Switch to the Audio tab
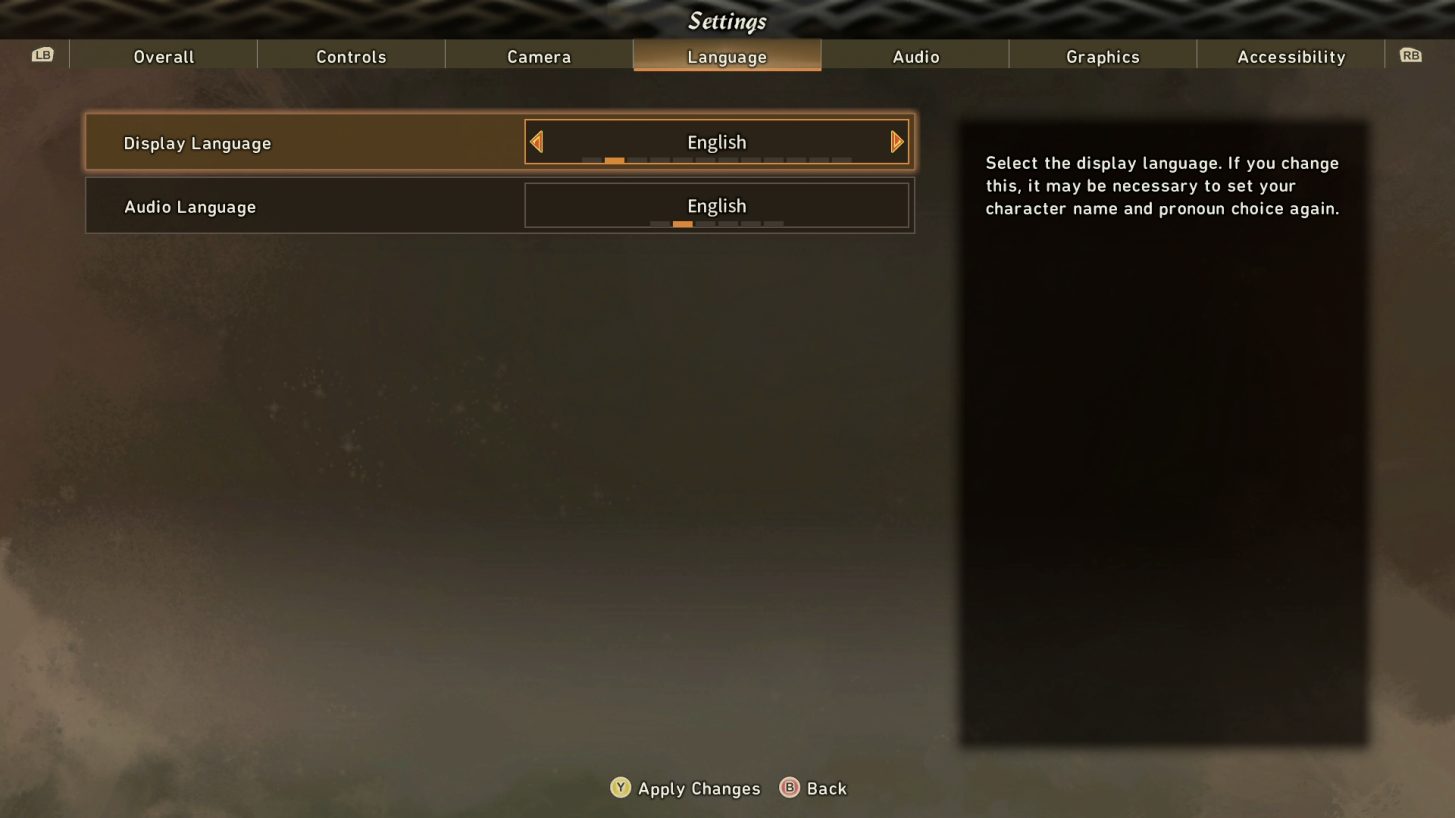The height and width of the screenshot is (818, 1455). coord(915,56)
